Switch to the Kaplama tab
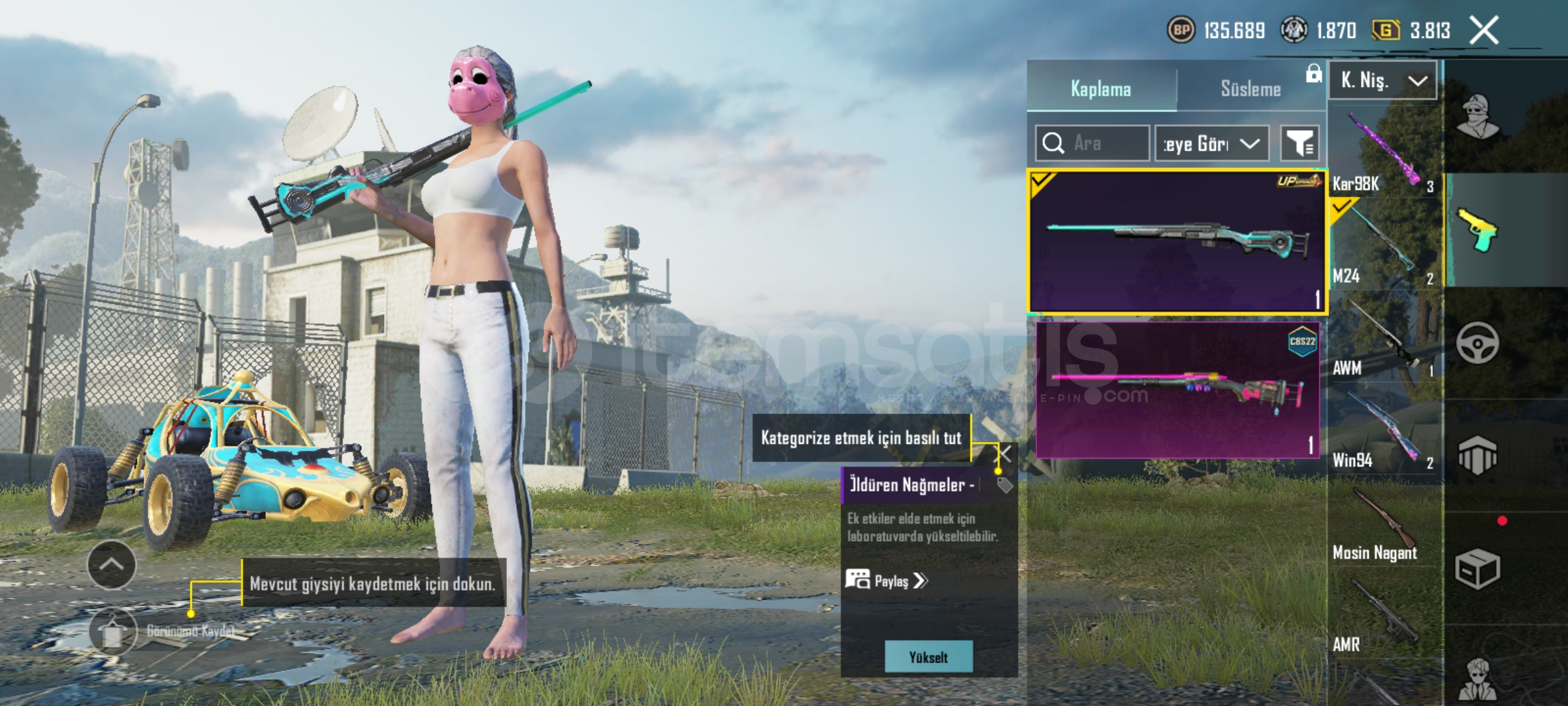1568x706 pixels. [1101, 88]
